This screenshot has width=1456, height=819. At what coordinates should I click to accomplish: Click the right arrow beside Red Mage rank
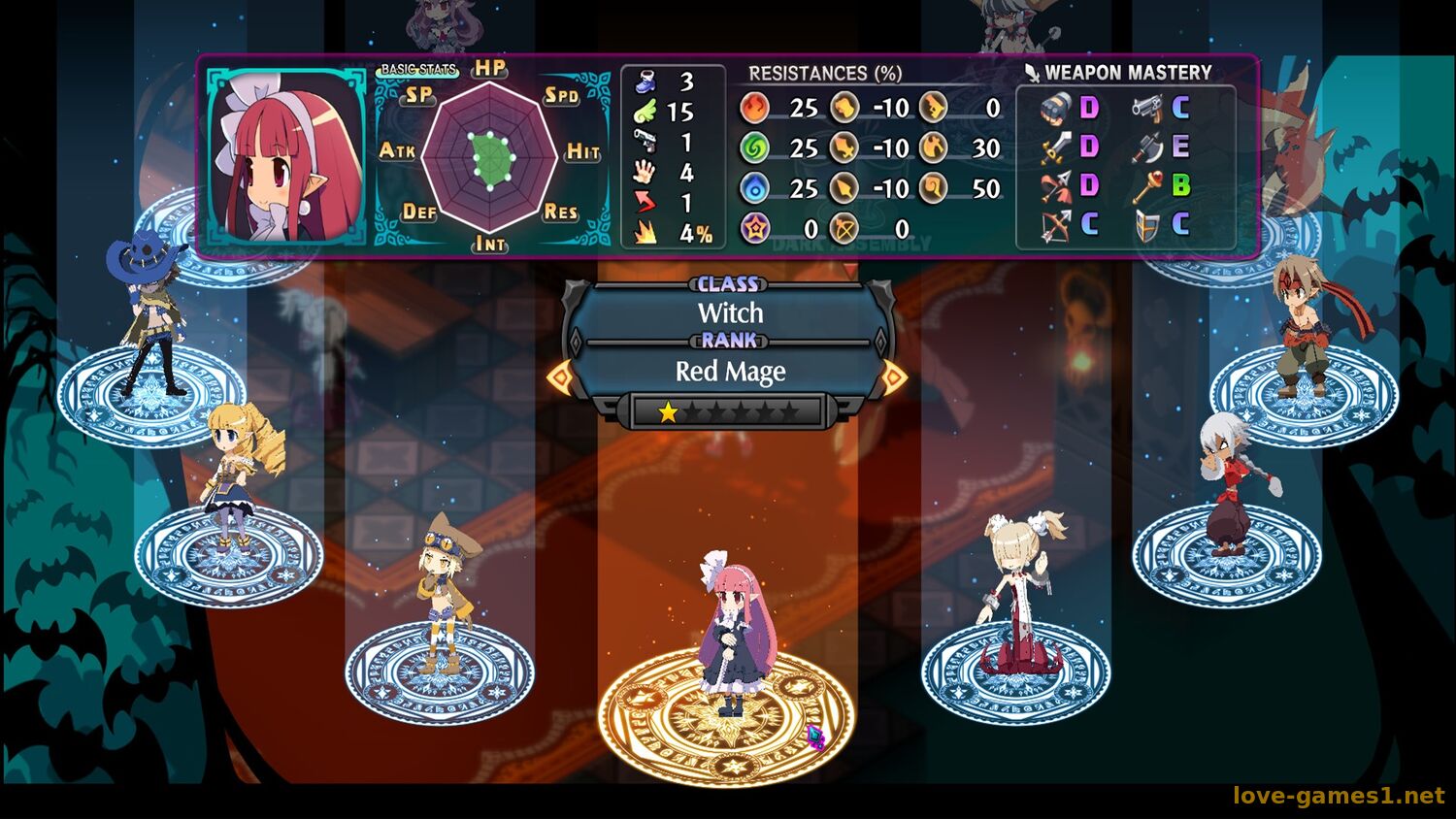[x=895, y=377]
